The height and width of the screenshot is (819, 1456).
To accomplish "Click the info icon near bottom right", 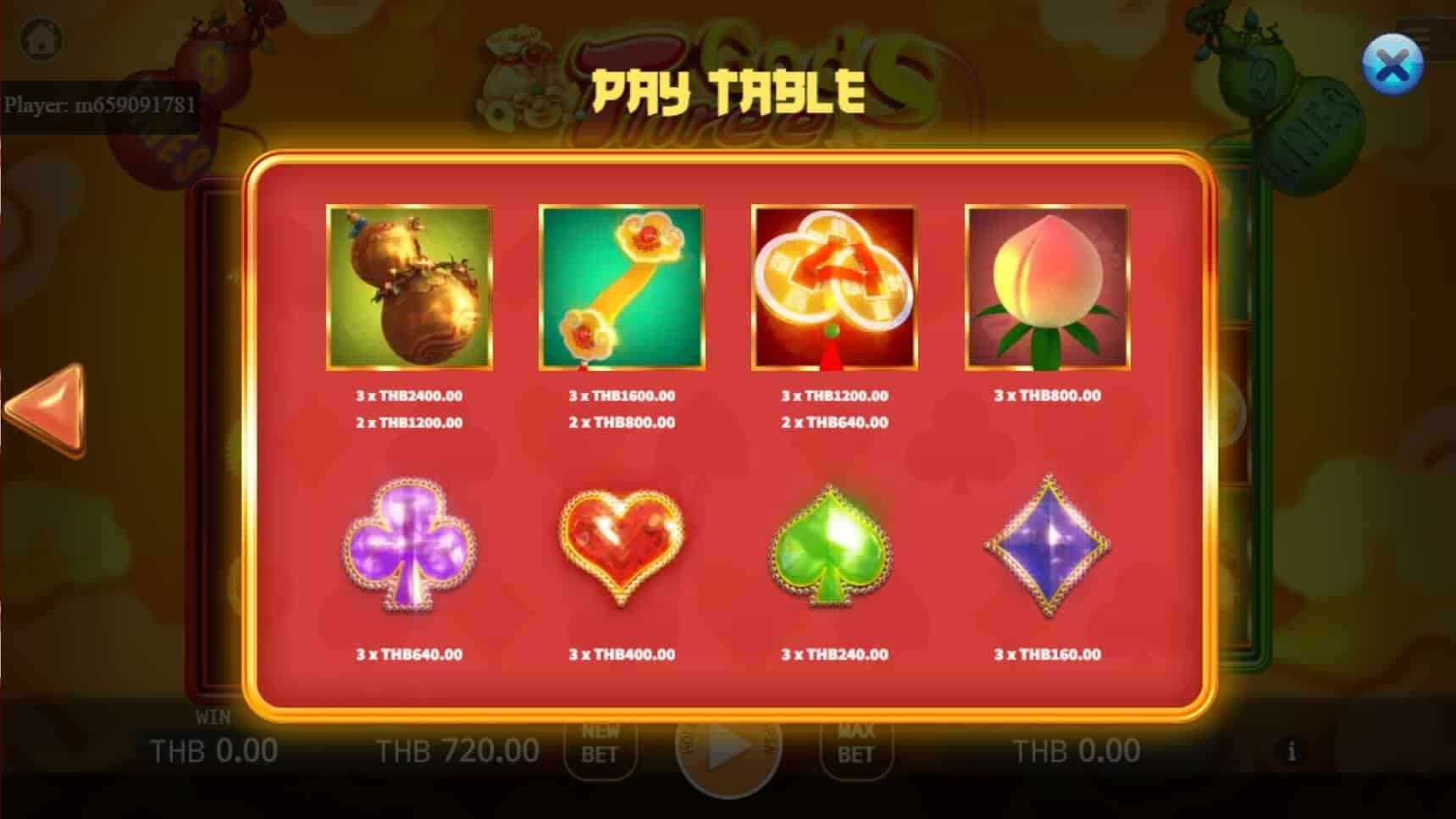I will coord(1291,749).
